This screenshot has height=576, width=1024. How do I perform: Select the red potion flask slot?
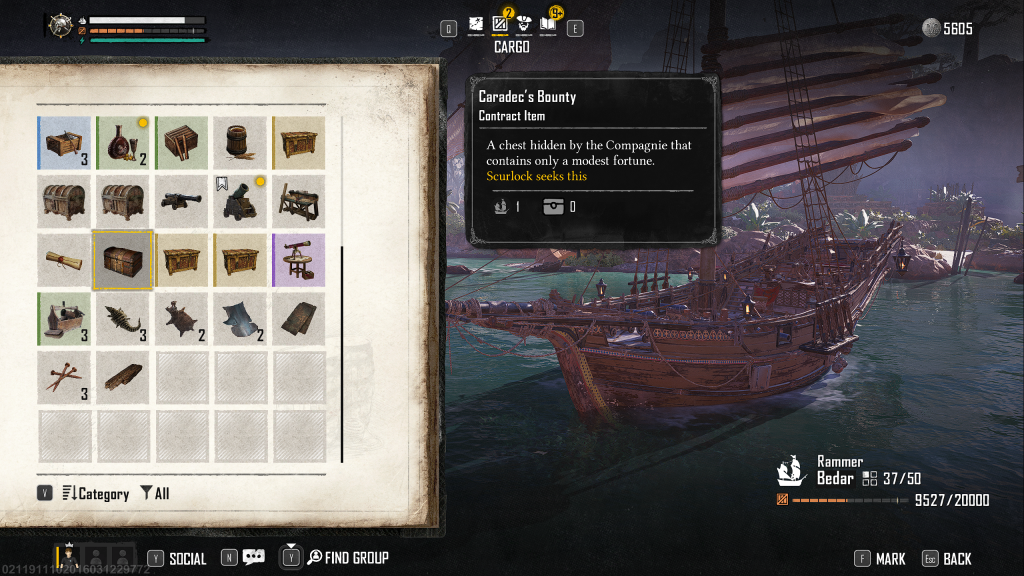tap(123, 143)
